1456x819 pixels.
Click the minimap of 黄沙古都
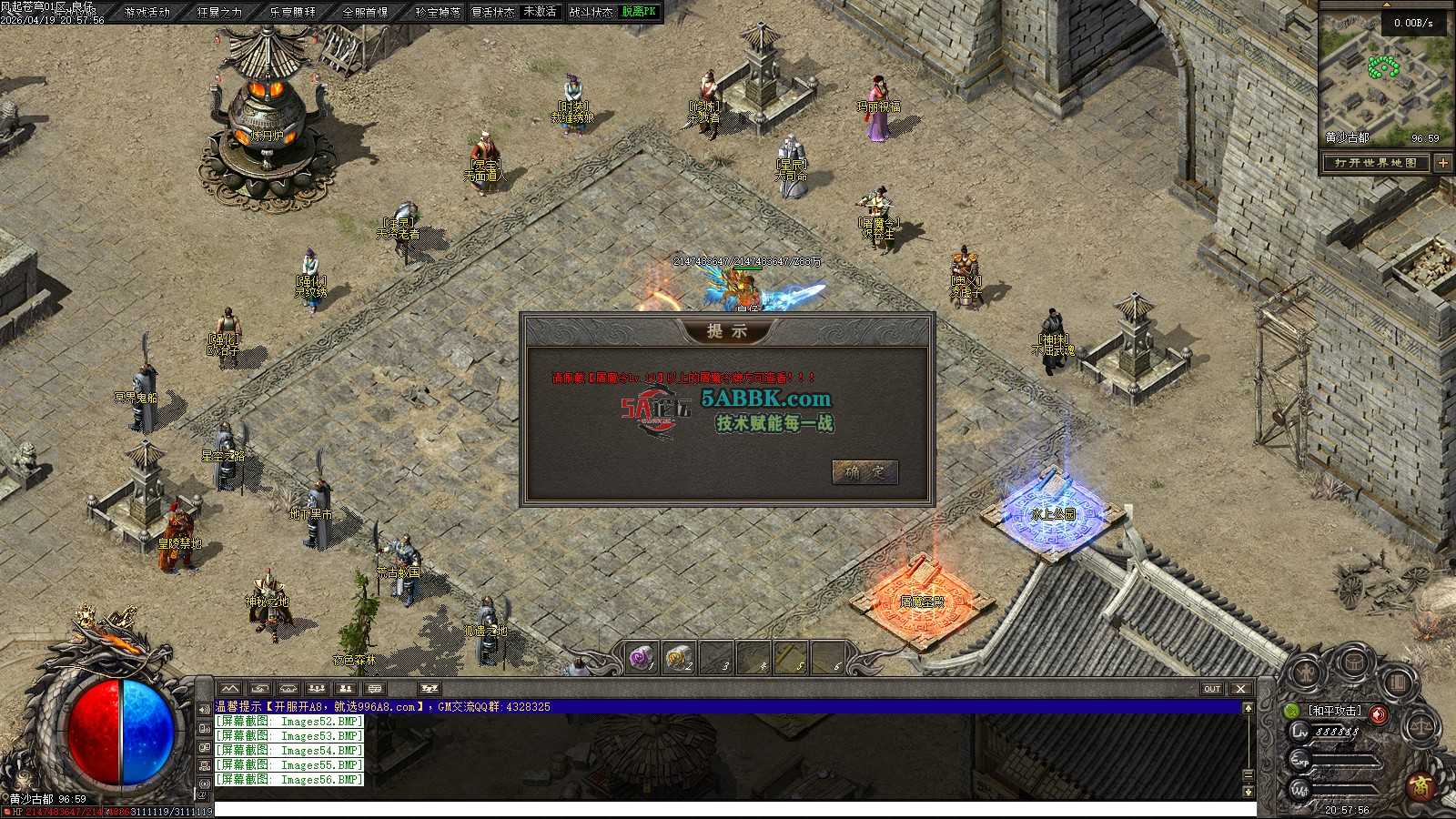1385,77
